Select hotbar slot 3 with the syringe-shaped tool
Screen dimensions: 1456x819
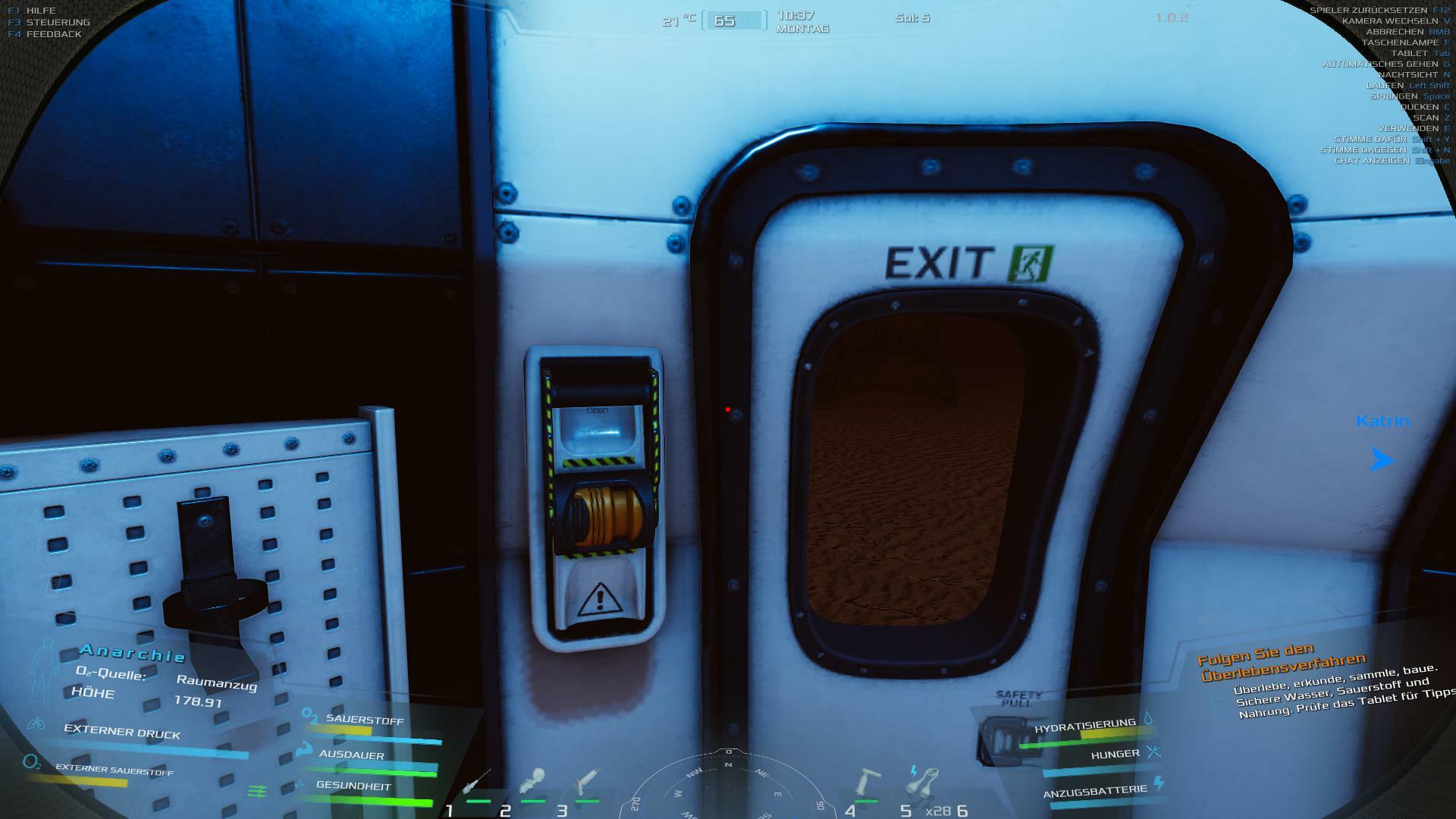[x=586, y=783]
